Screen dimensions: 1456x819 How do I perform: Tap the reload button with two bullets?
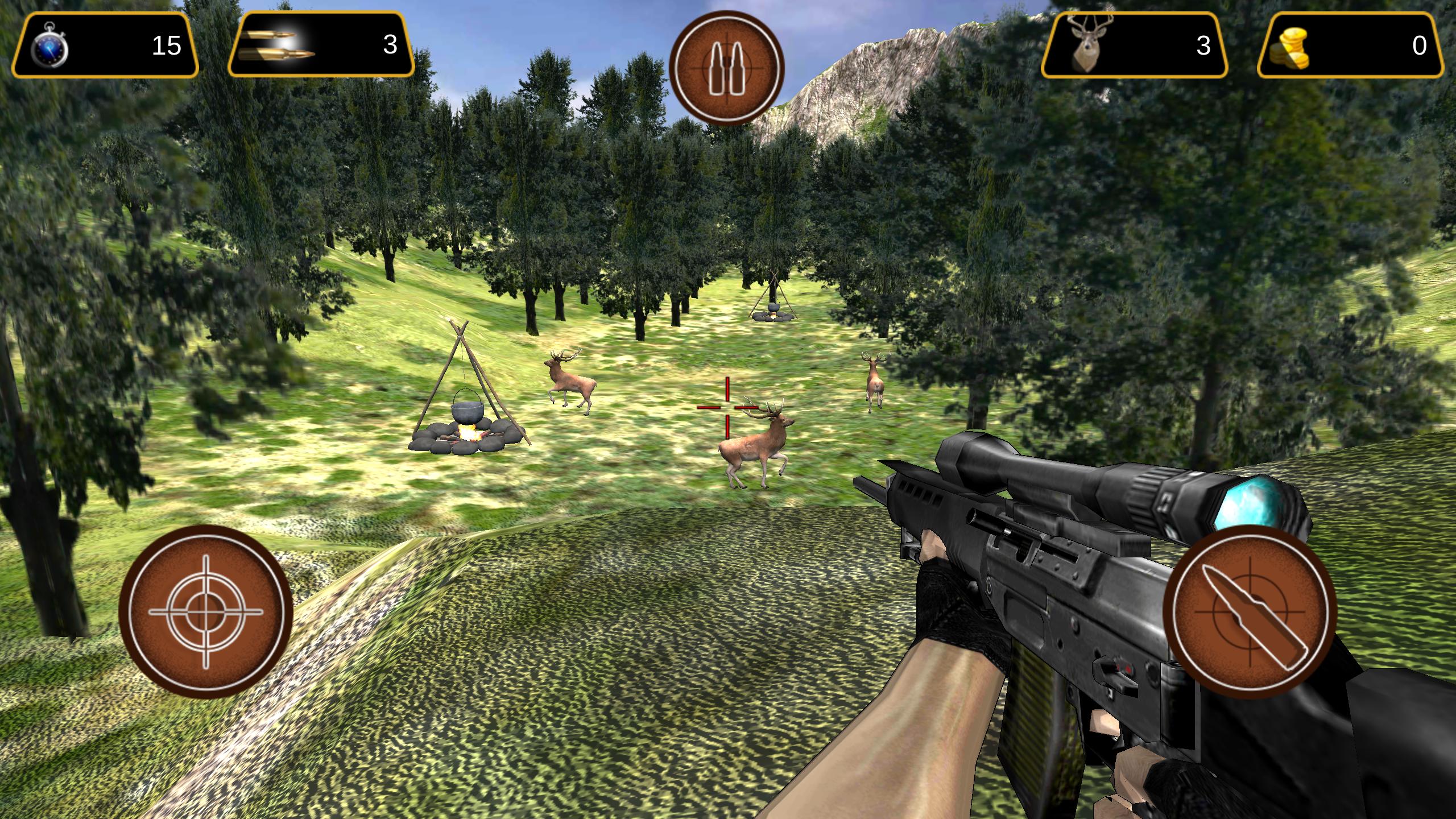pos(727,69)
